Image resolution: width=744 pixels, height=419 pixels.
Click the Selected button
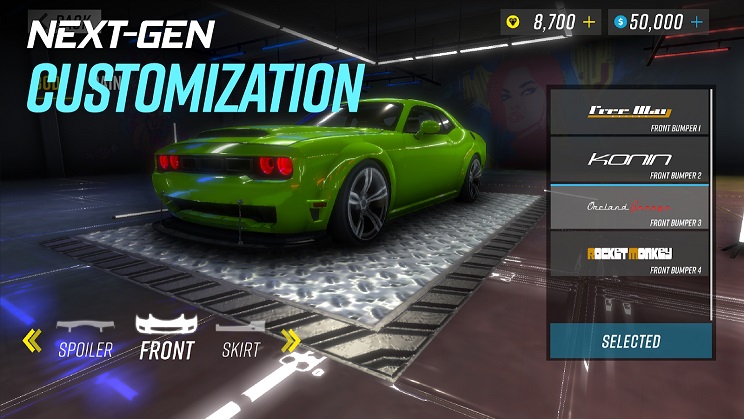630,341
